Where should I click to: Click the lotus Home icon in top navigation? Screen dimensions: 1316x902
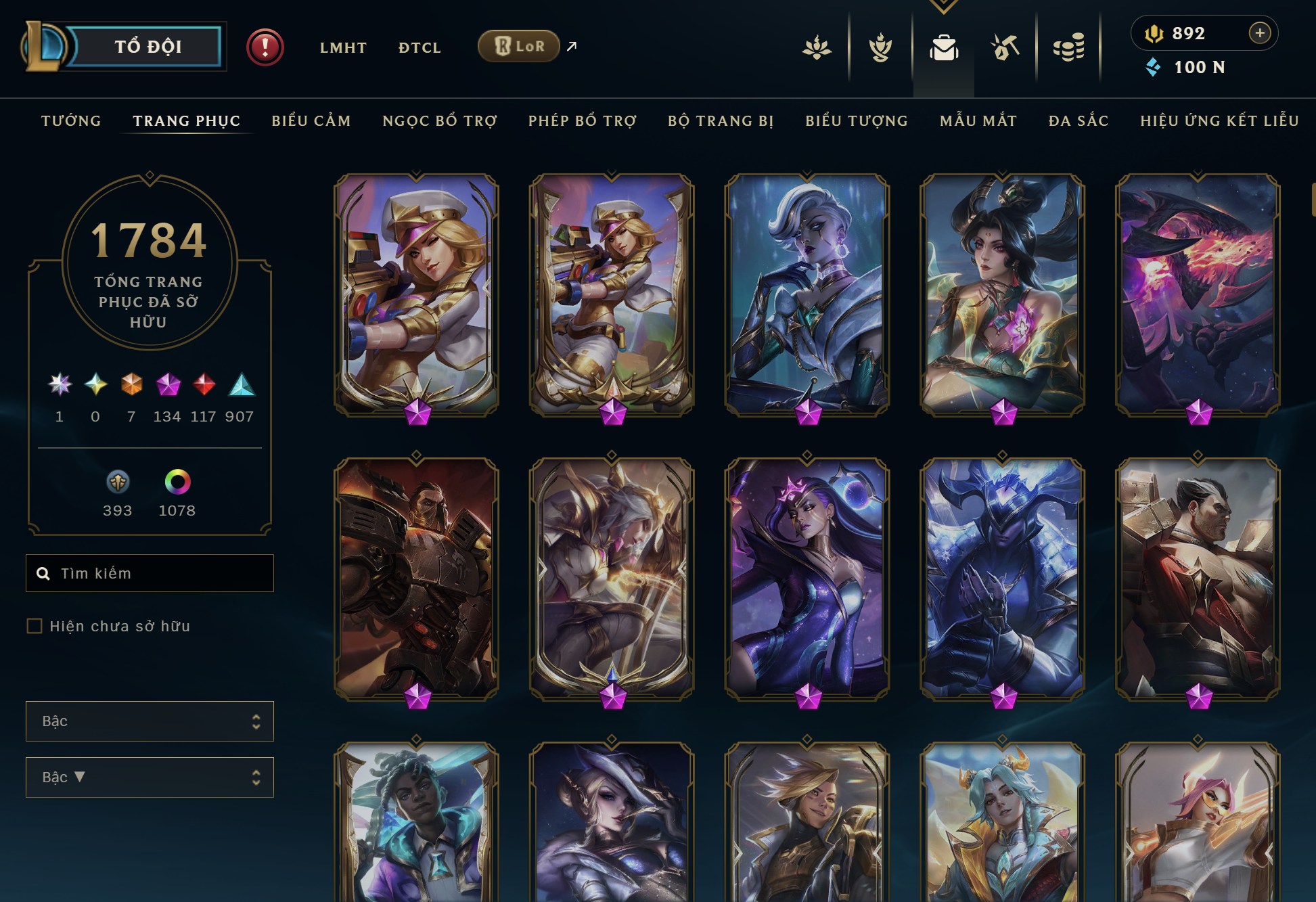[x=817, y=47]
